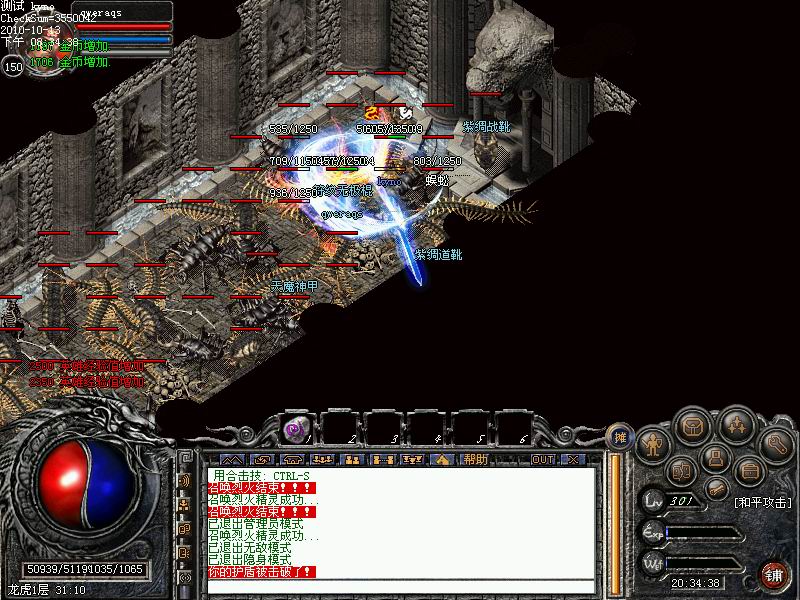Close the game with the X button
The width and height of the screenshot is (800, 600).
[x=573, y=460]
